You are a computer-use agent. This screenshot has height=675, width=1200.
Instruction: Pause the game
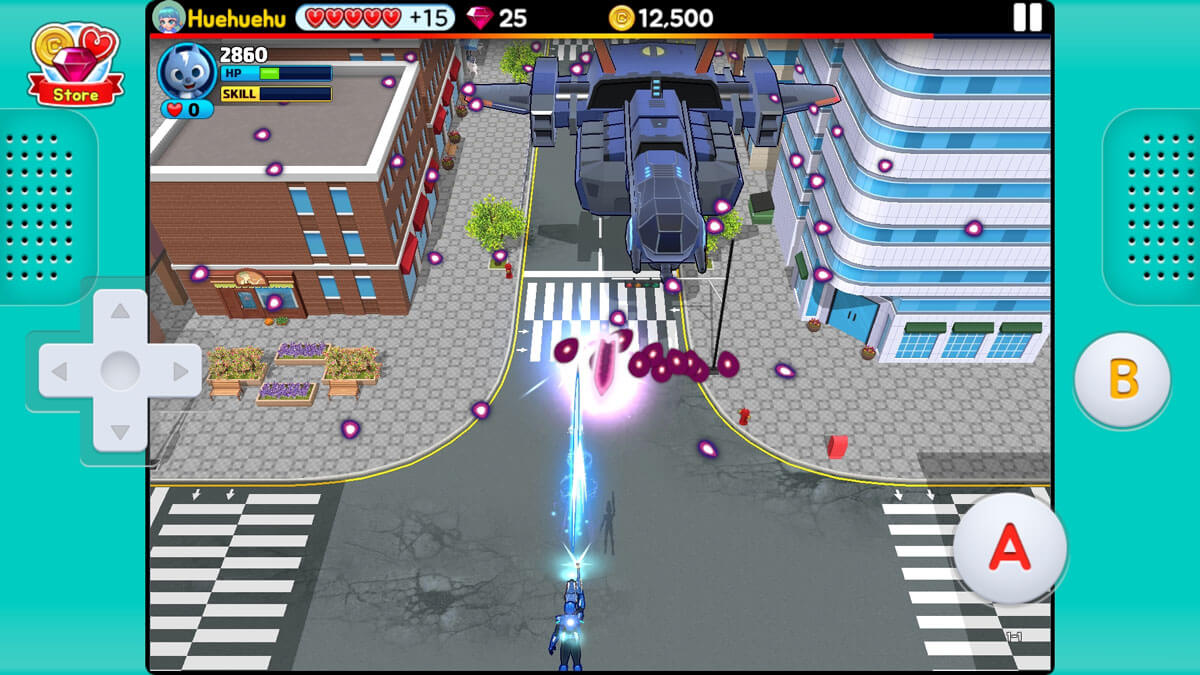pos(1027,17)
